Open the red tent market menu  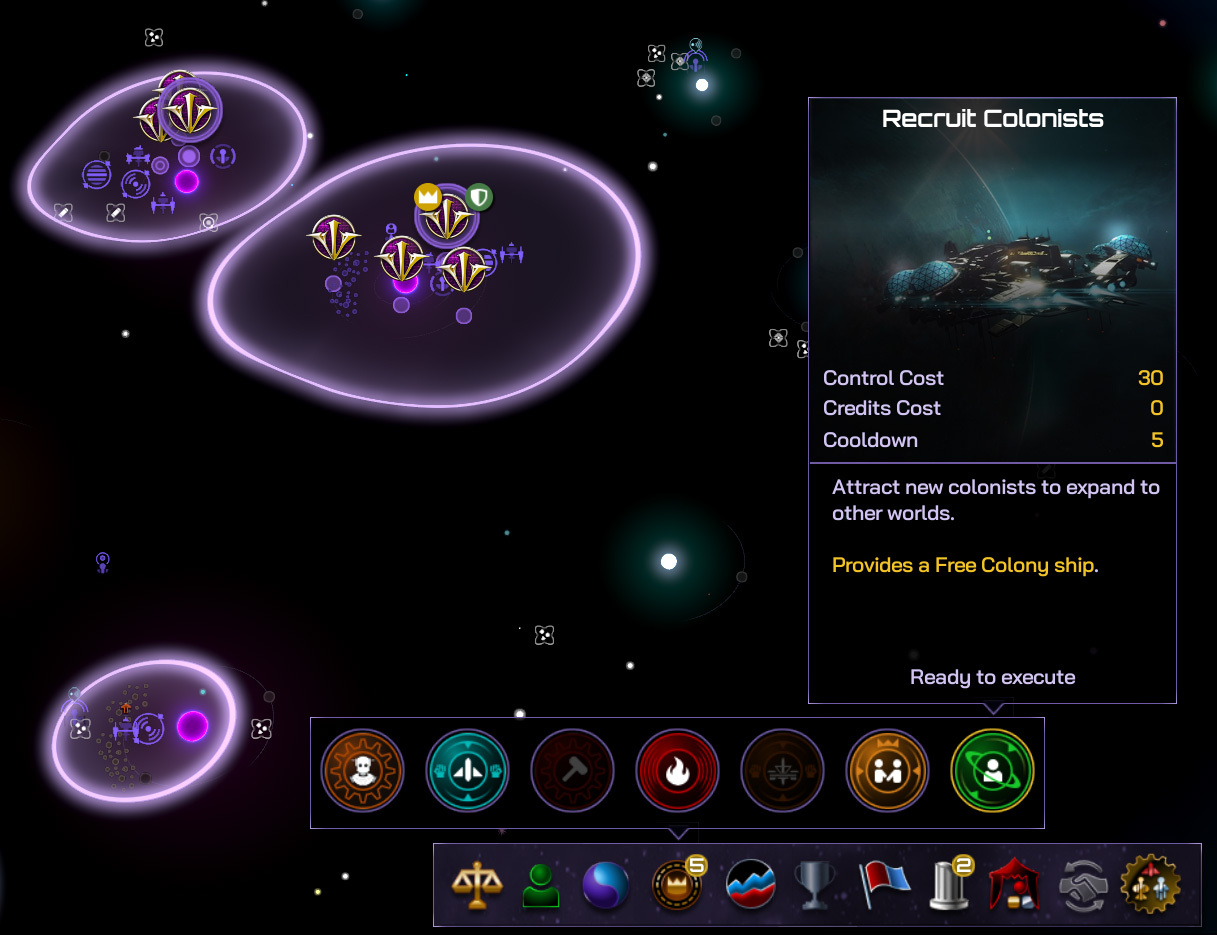pos(1013,885)
